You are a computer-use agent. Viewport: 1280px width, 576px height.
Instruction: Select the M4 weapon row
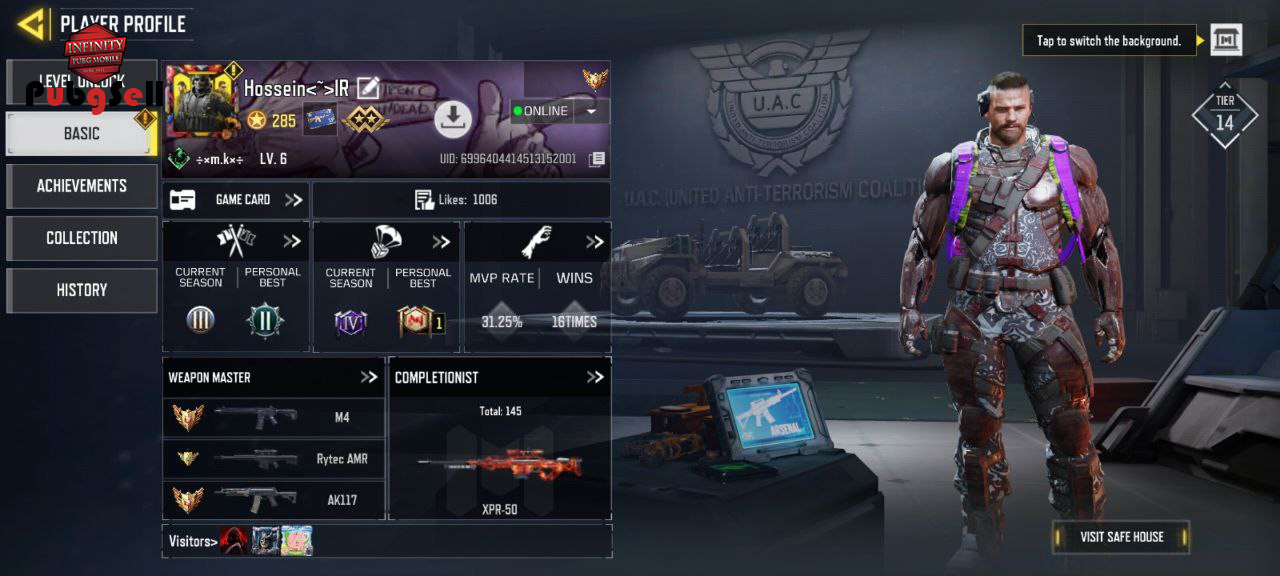(x=273, y=417)
